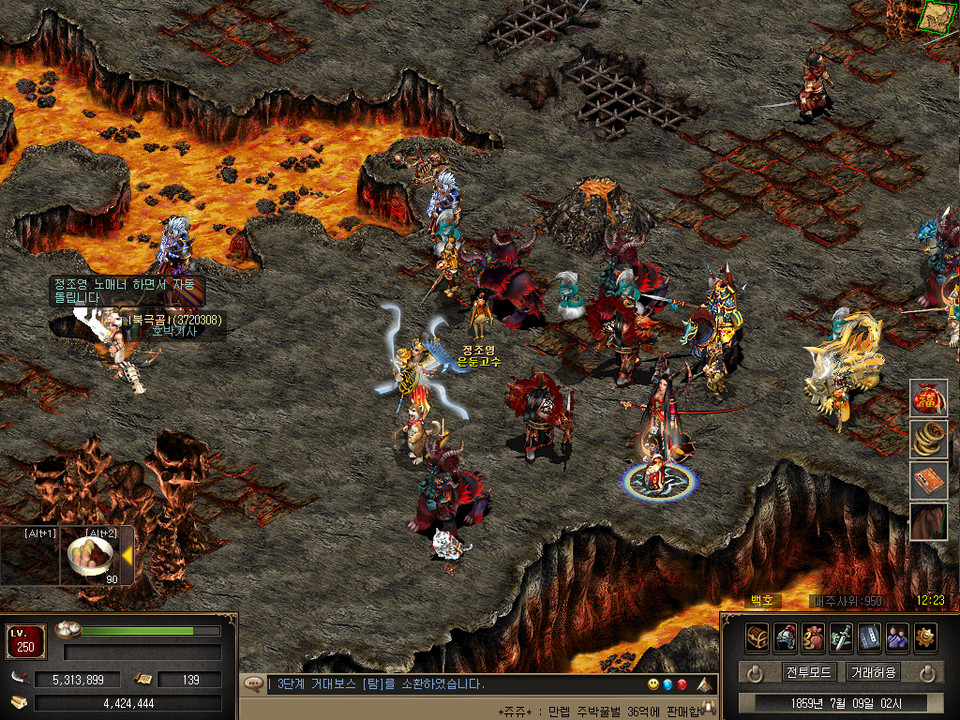The width and height of the screenshot is (960, 720).
Task: Open the sword skills icon
Action: tap(841, 637)
